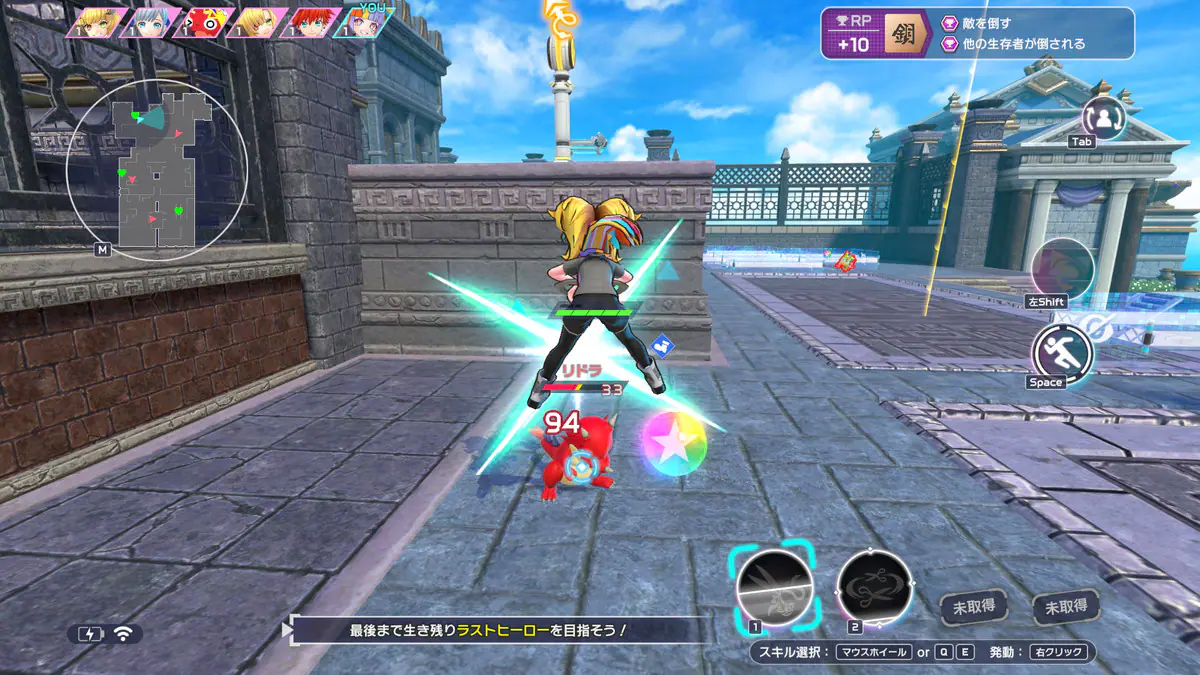This screenshot has height=675, width=1200.
Task: Click the circular minimap
Action: pyautogui.click(x=156, y=170)
